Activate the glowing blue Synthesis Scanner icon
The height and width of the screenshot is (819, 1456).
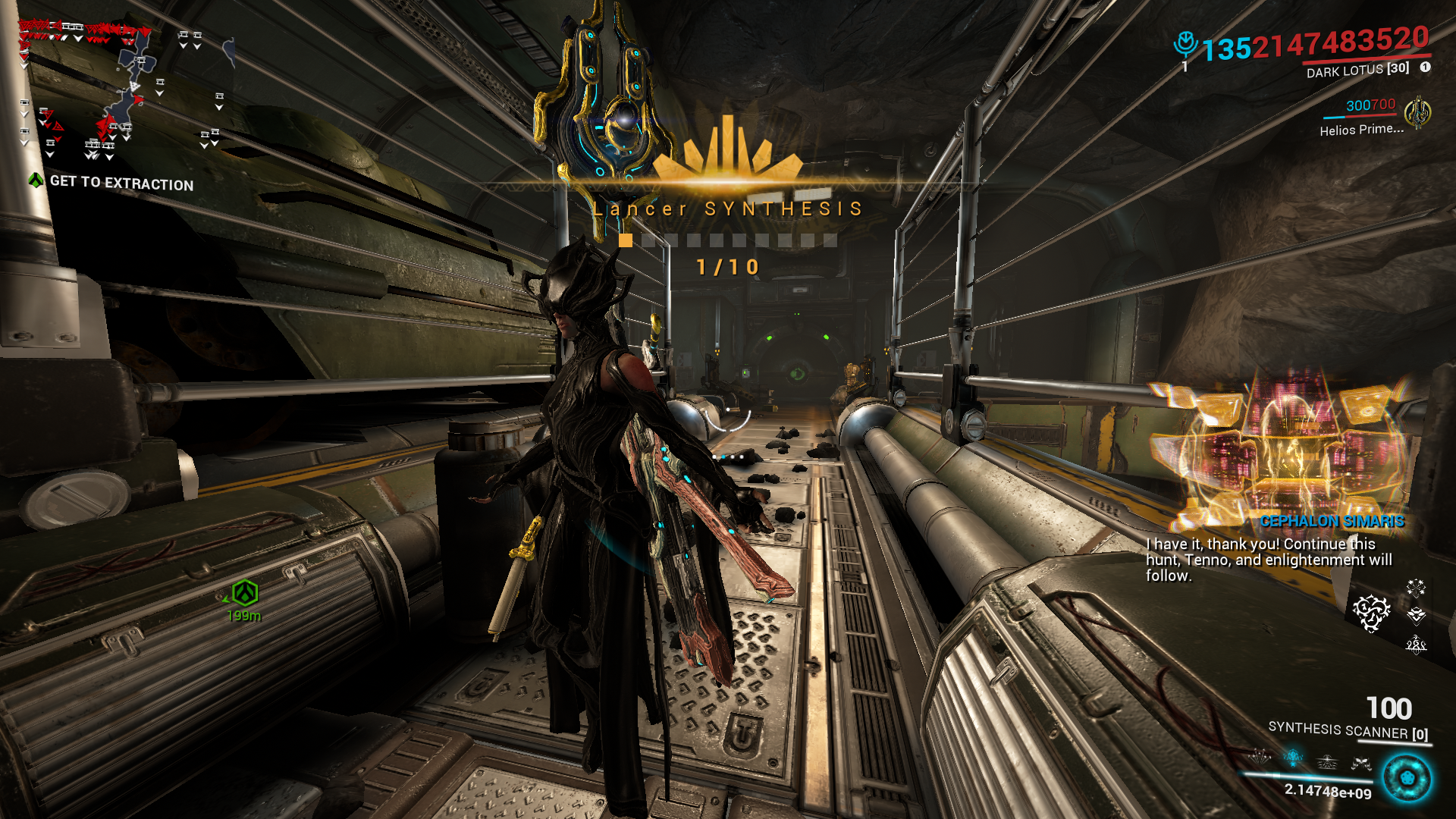point(1407,779)
